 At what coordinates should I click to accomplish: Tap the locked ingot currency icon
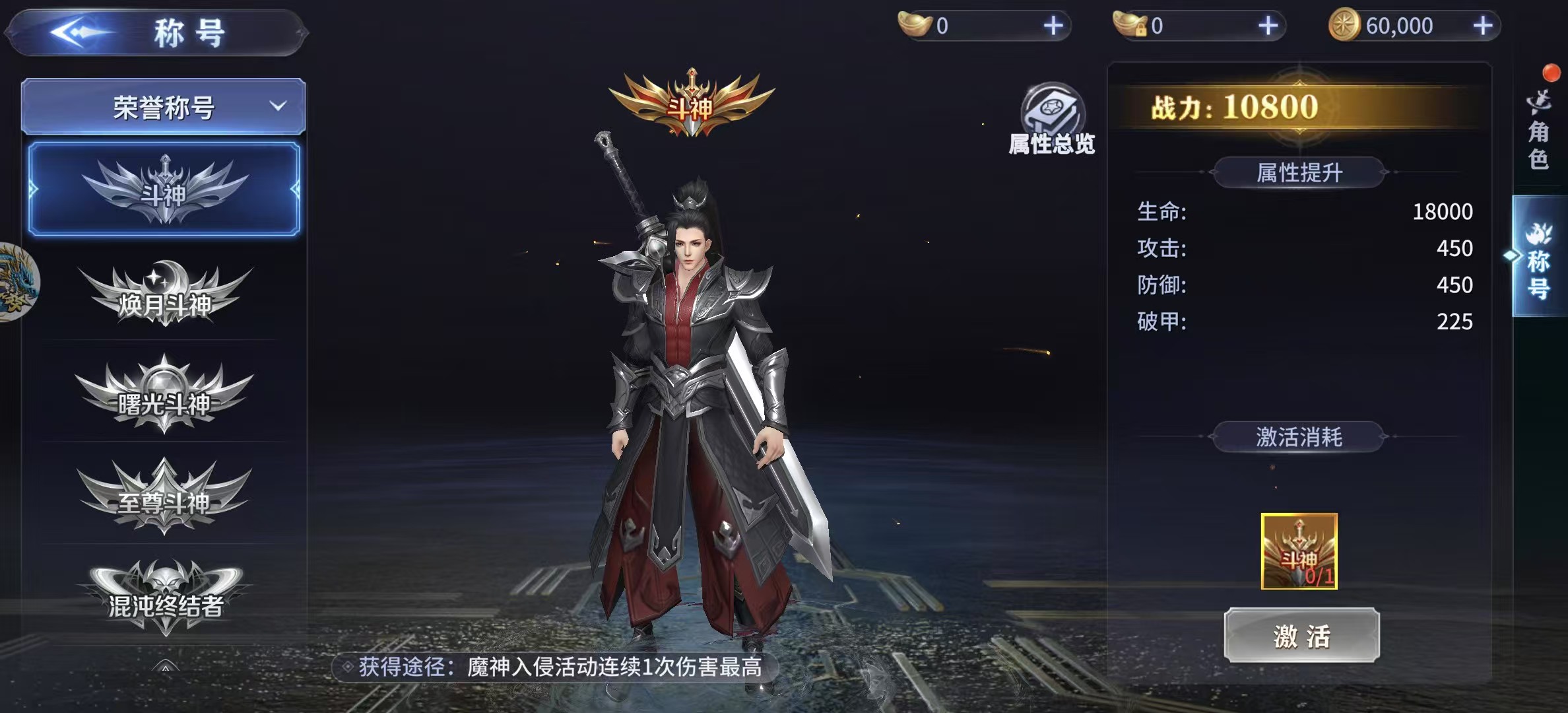(x=1130, y=26)
